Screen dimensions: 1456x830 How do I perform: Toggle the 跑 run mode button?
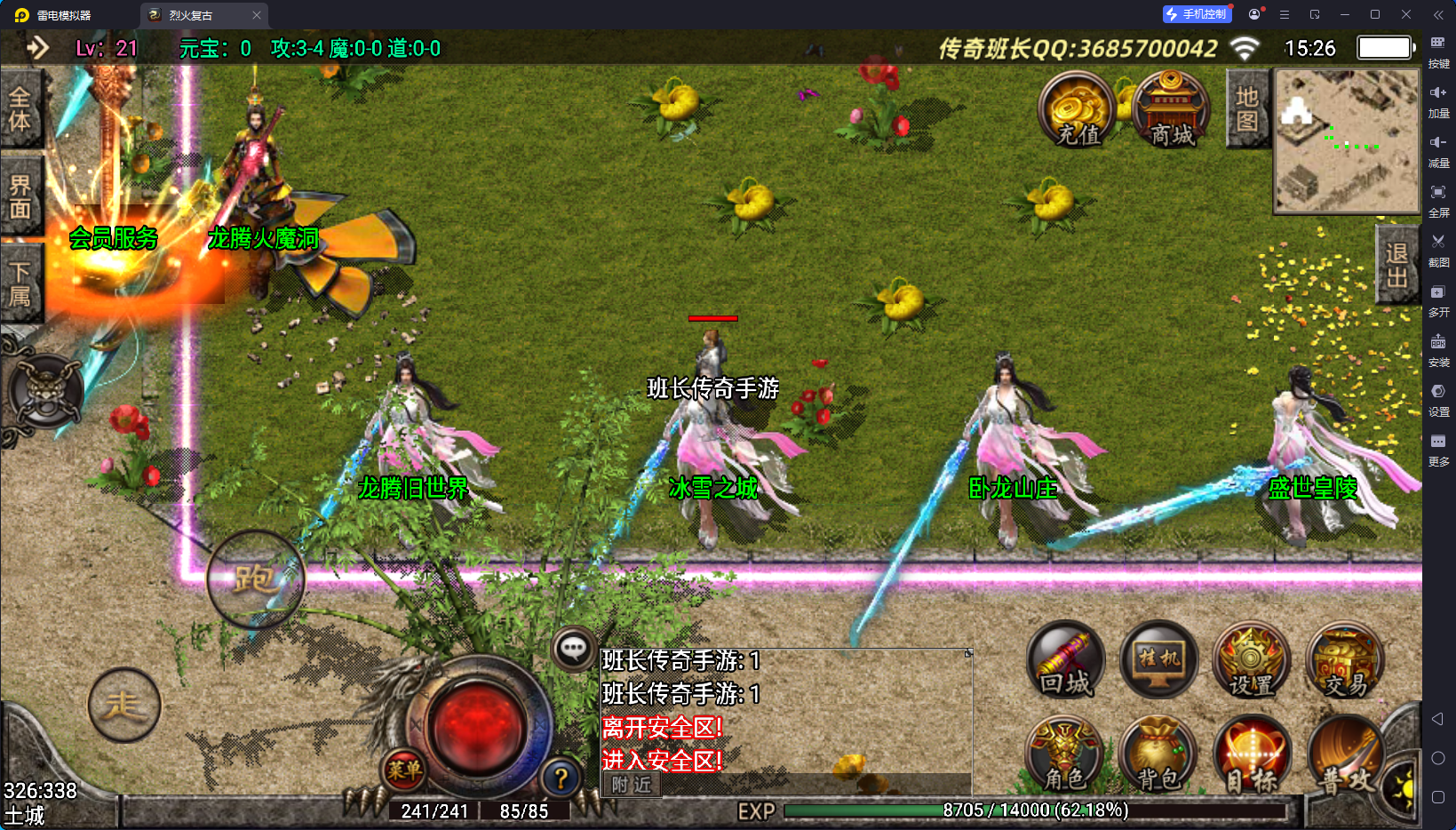[x=256, y=579]
